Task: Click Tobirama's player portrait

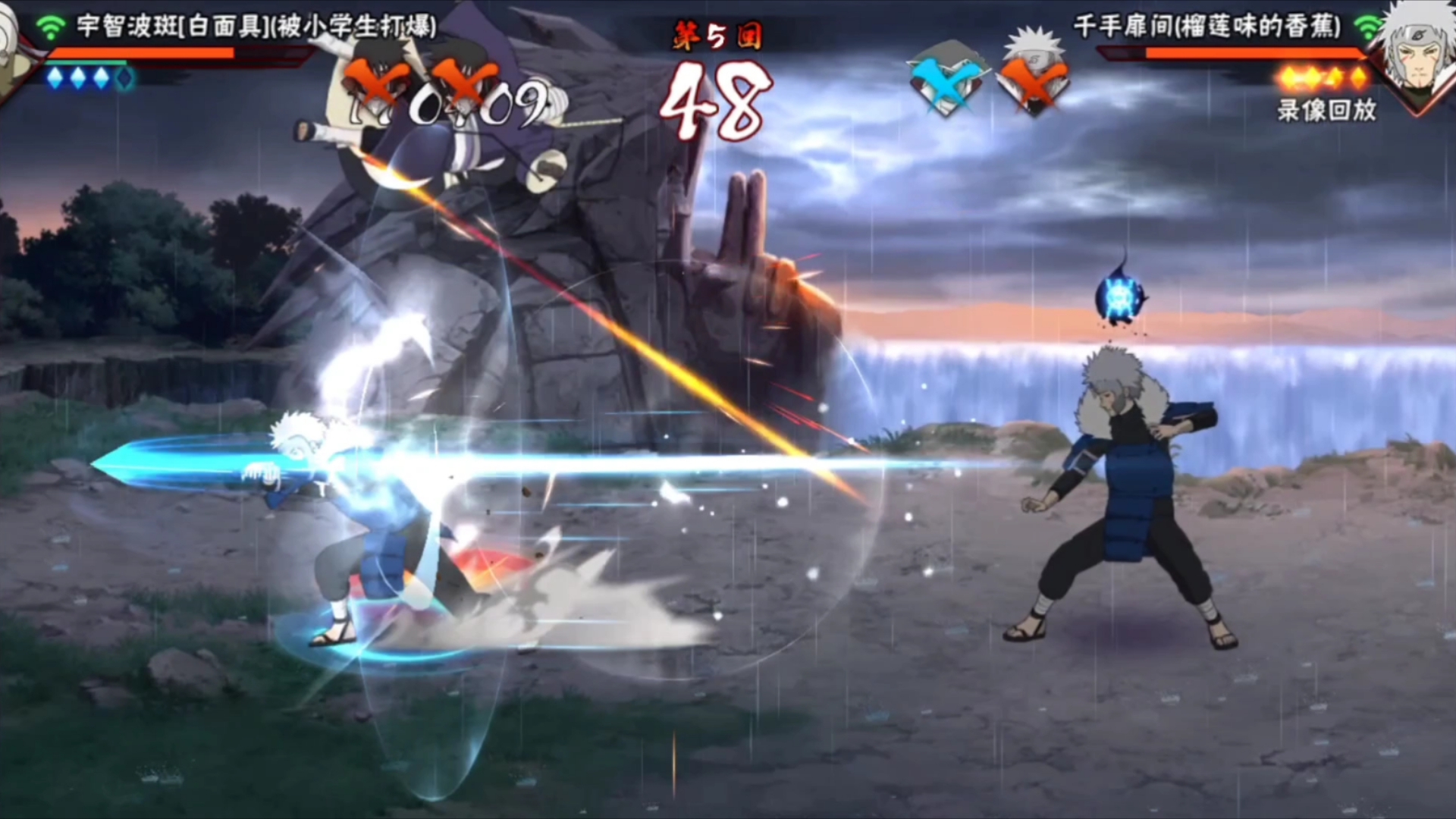Action: pos(1417,53)
